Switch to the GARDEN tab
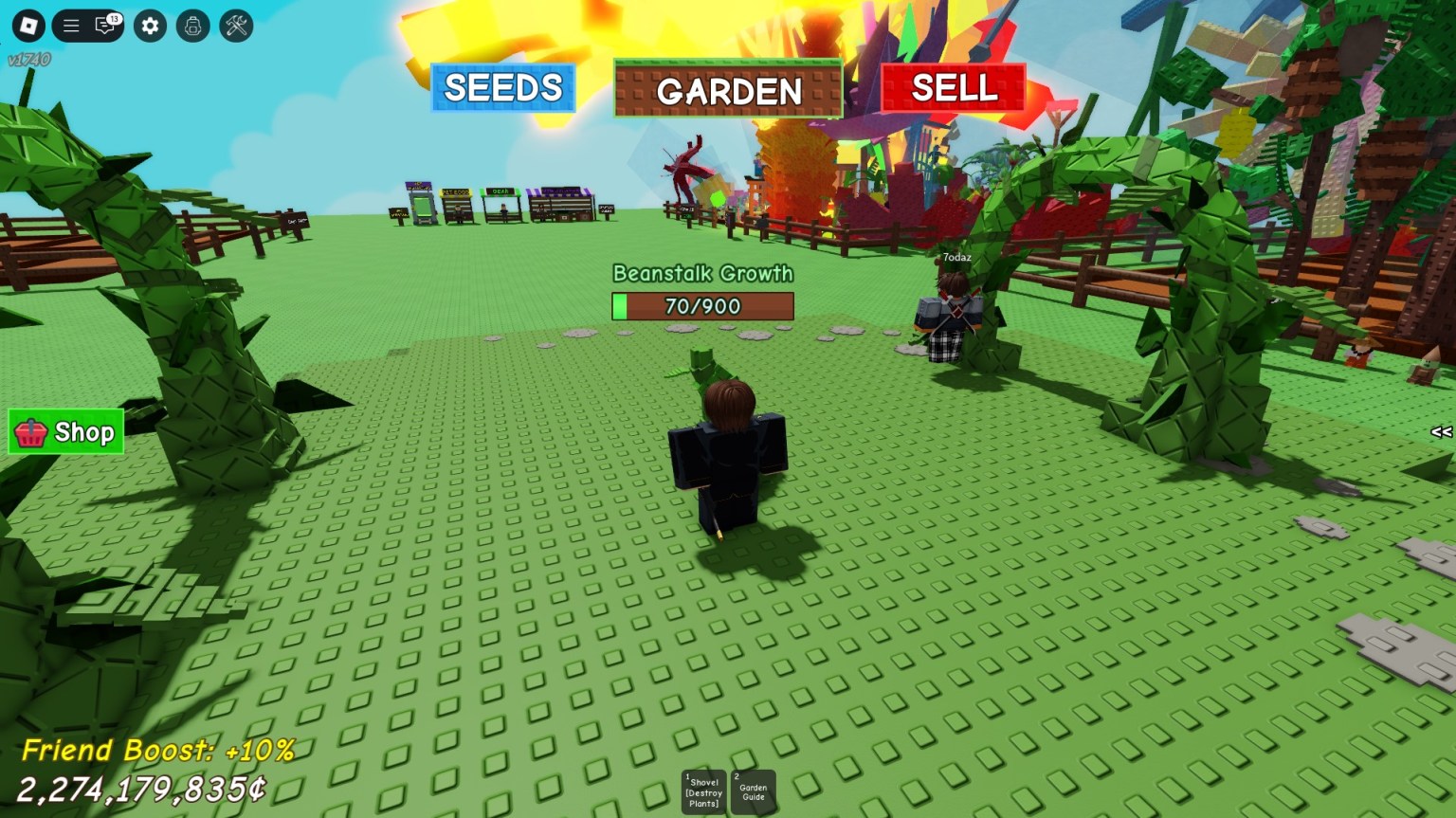 coord(728,91)
